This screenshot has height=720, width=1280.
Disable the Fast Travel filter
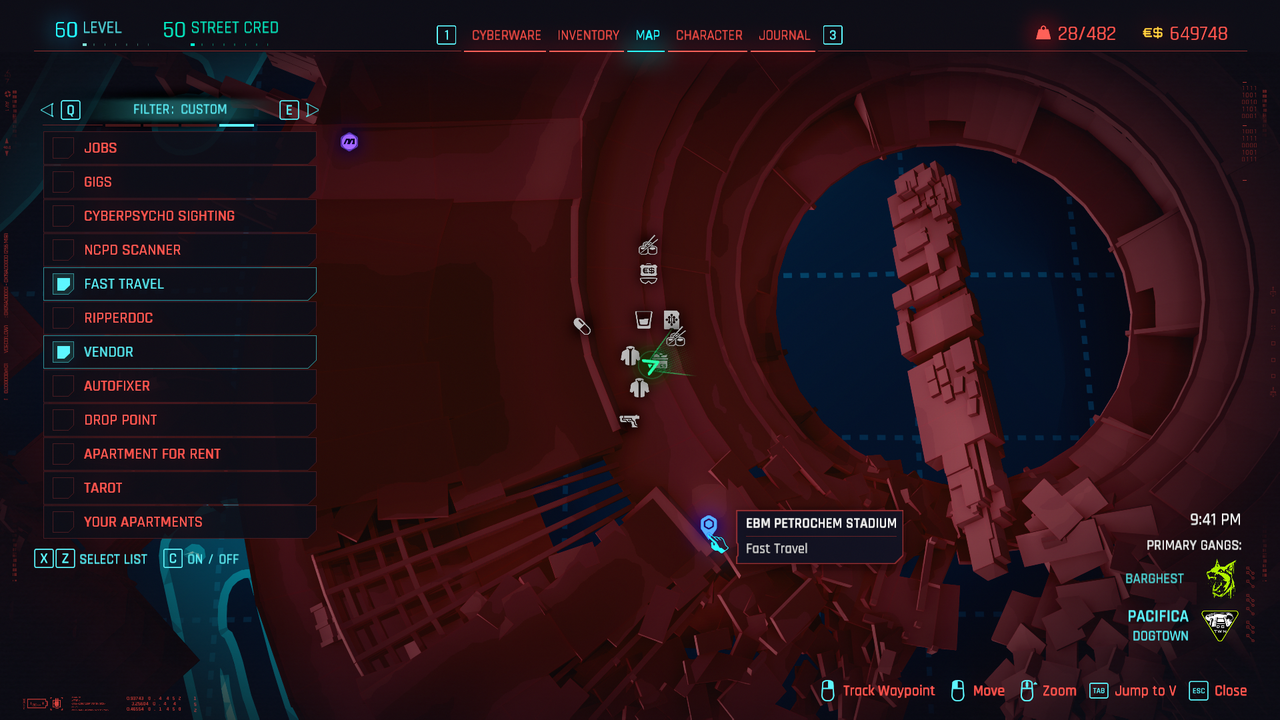pyautogui.click(x=64, y=284)
